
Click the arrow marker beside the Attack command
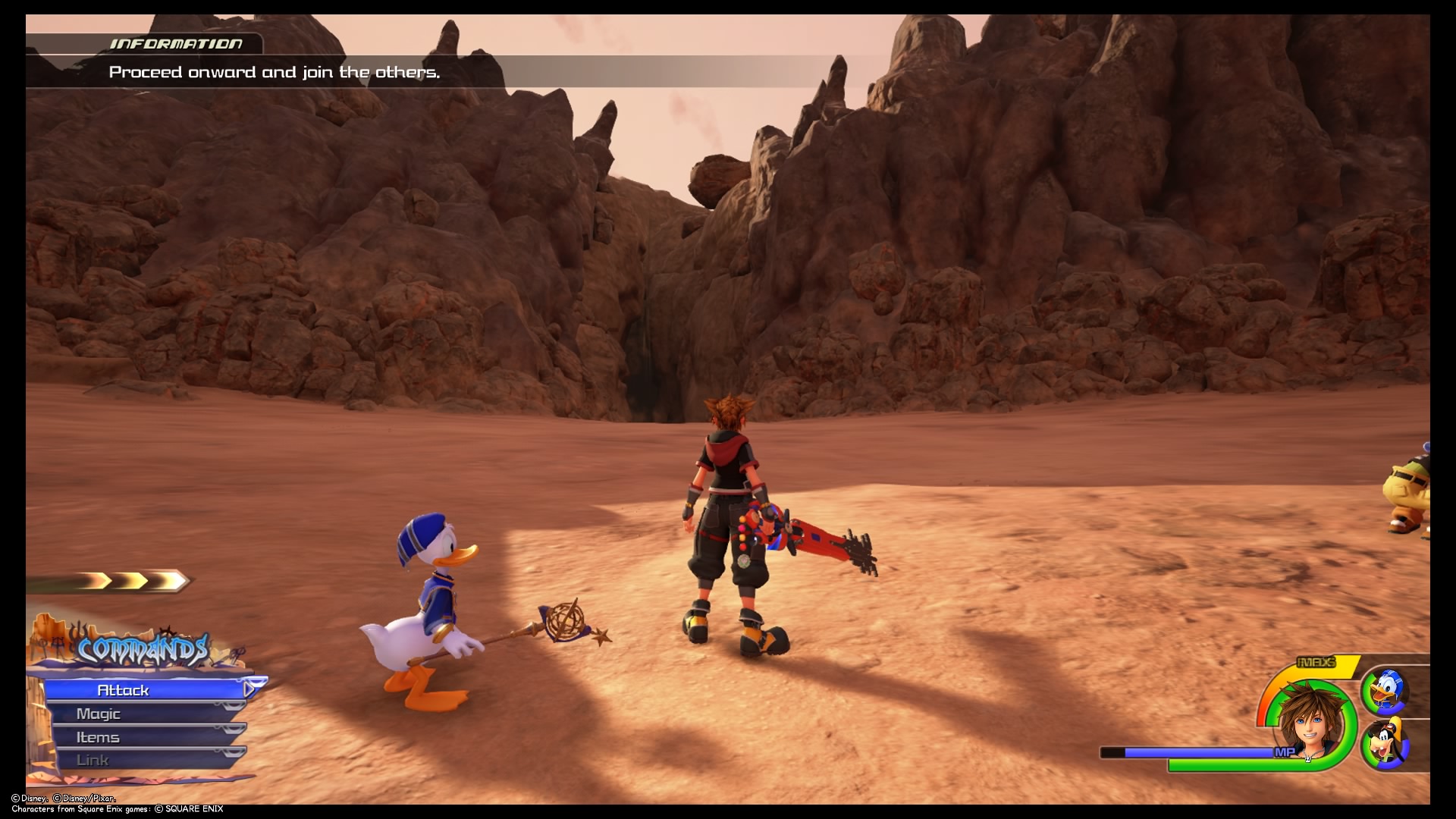pyautogui.click(x=248, y=690)
